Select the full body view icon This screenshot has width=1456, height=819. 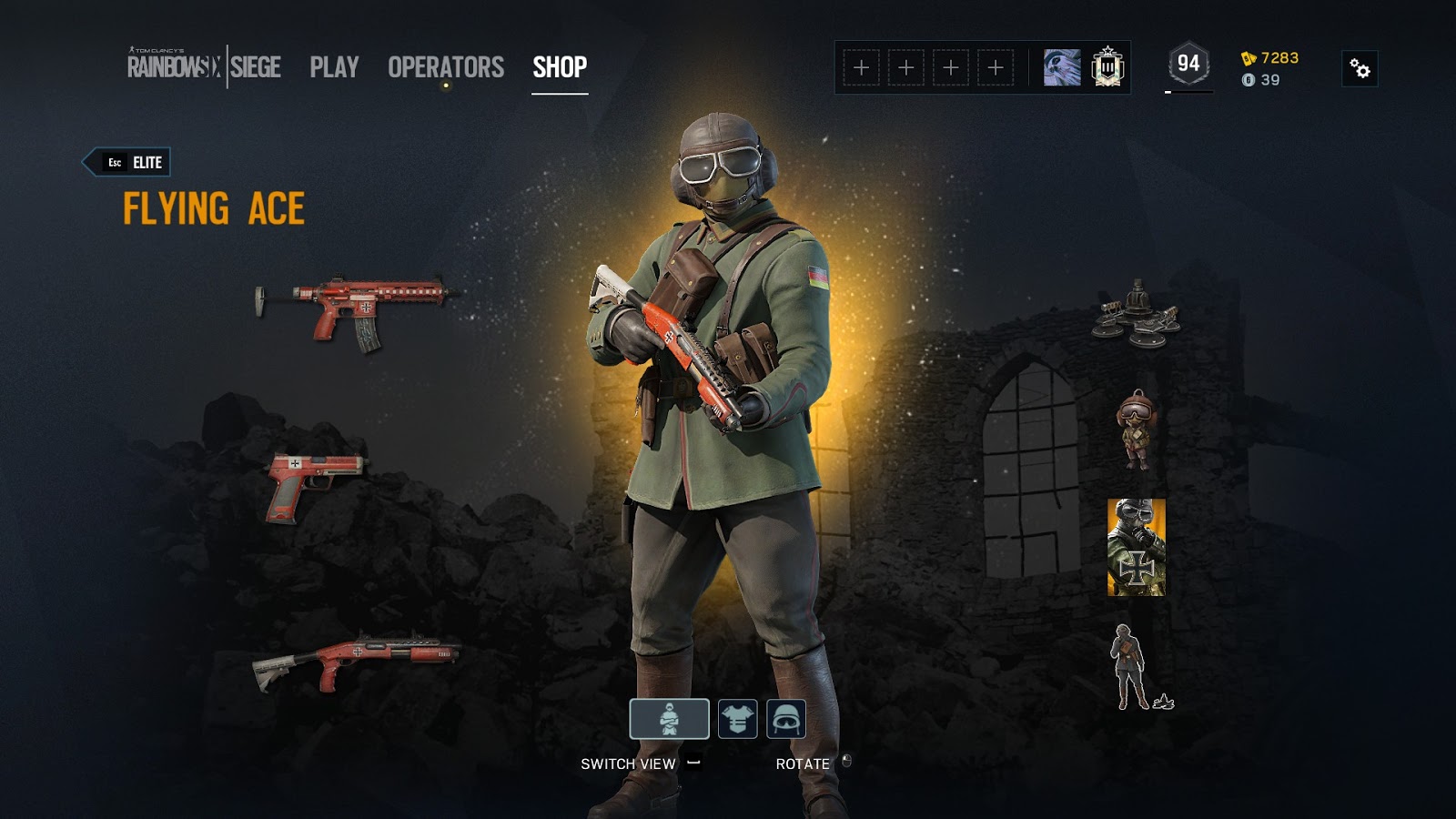[670, 718]
